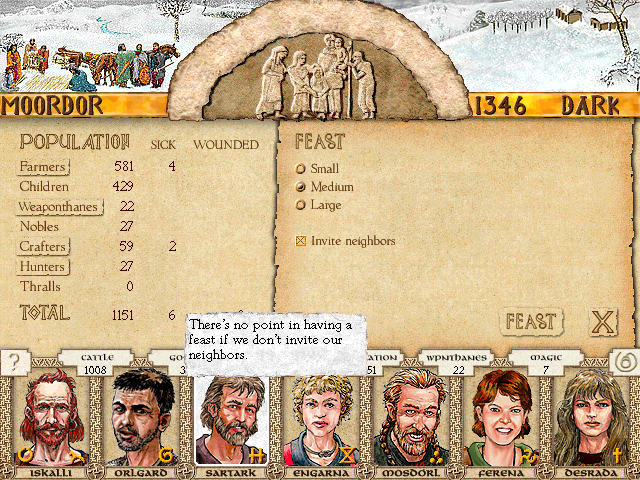Click the Weaponthanes population button
The width and height of the screenshot is (640, 480).
pyautogui.click(x=59, y=207)
